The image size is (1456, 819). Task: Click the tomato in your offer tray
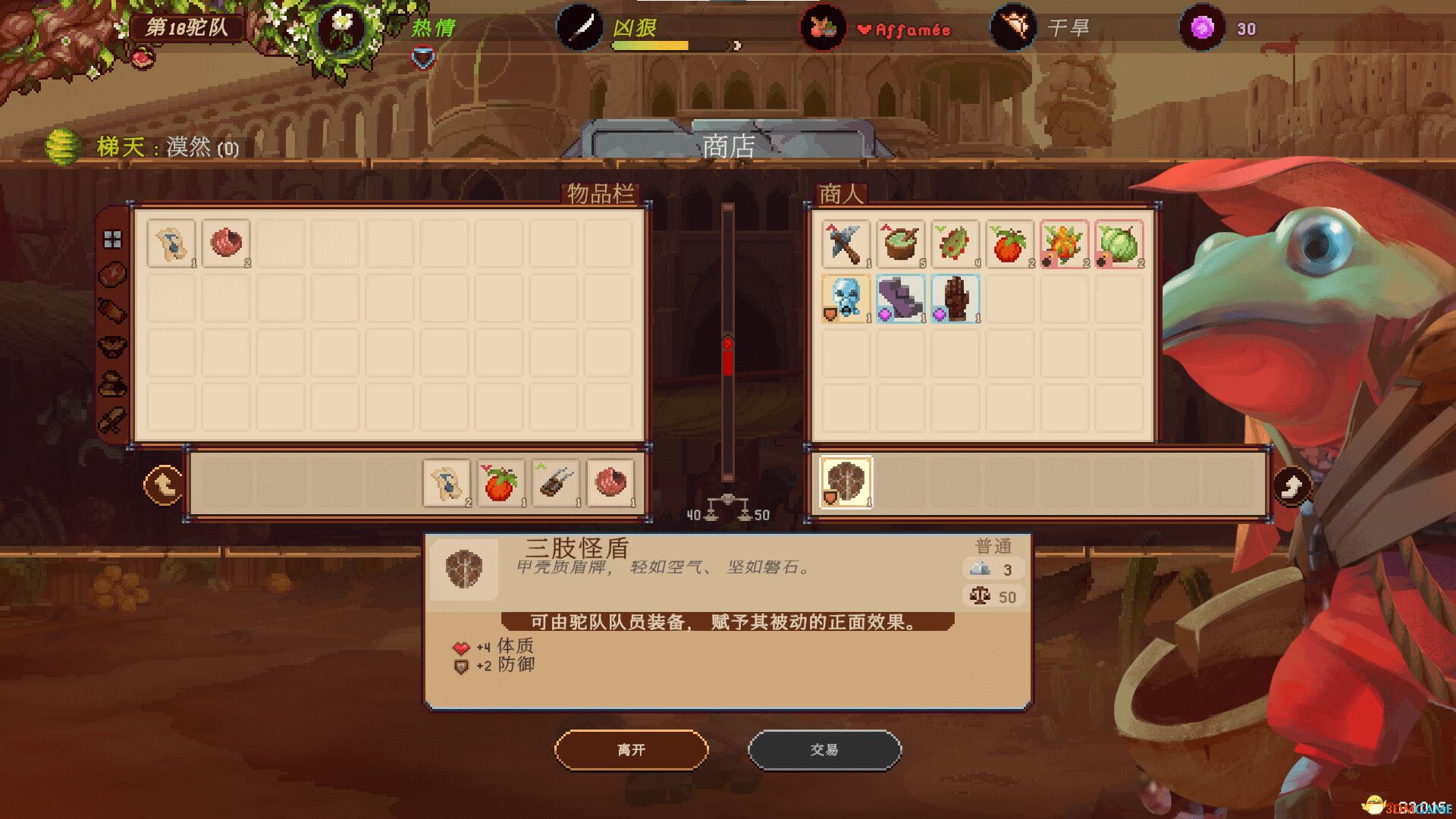[x=501, y=482]
